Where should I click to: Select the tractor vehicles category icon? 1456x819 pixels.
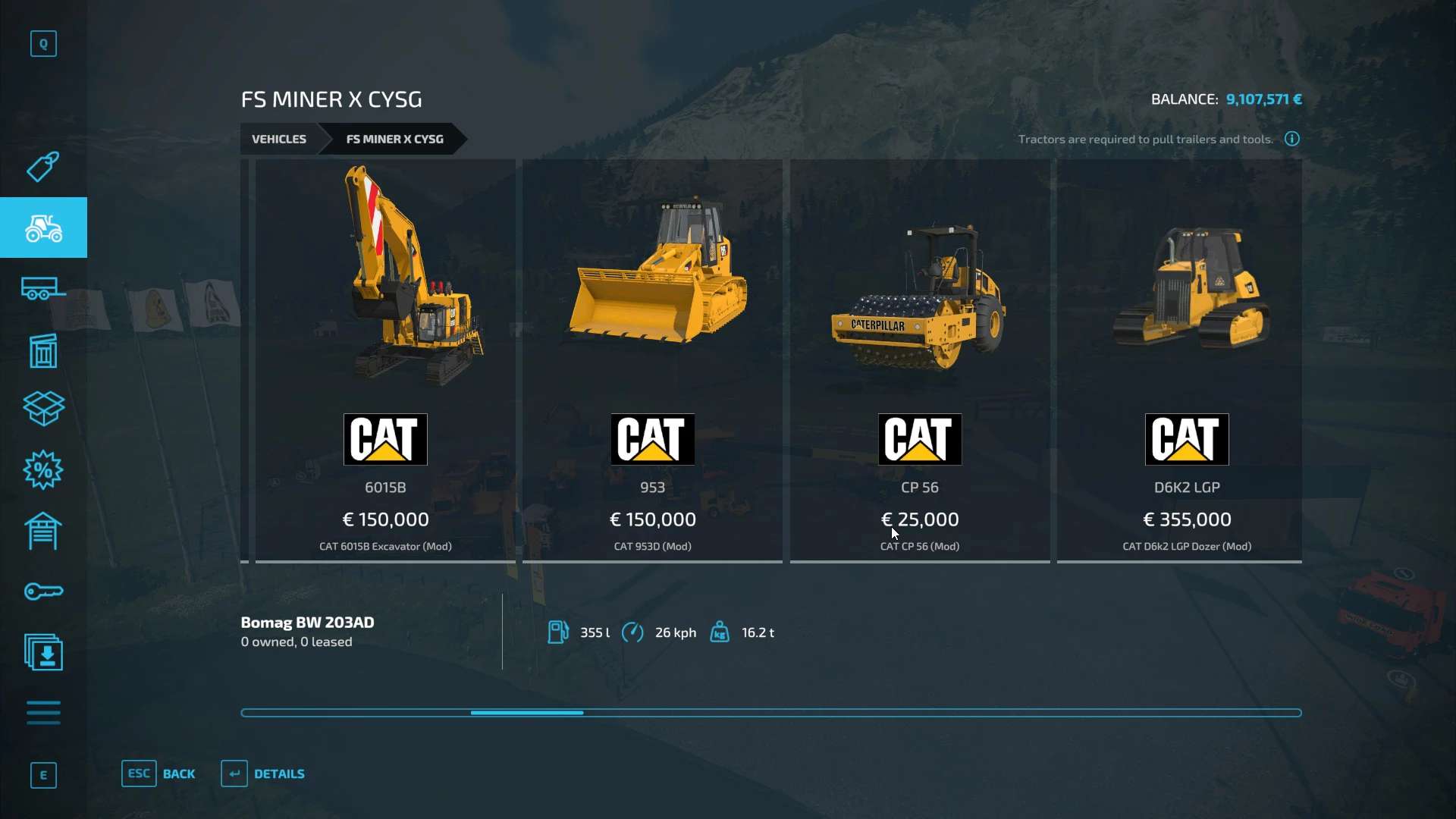point(43,227)
